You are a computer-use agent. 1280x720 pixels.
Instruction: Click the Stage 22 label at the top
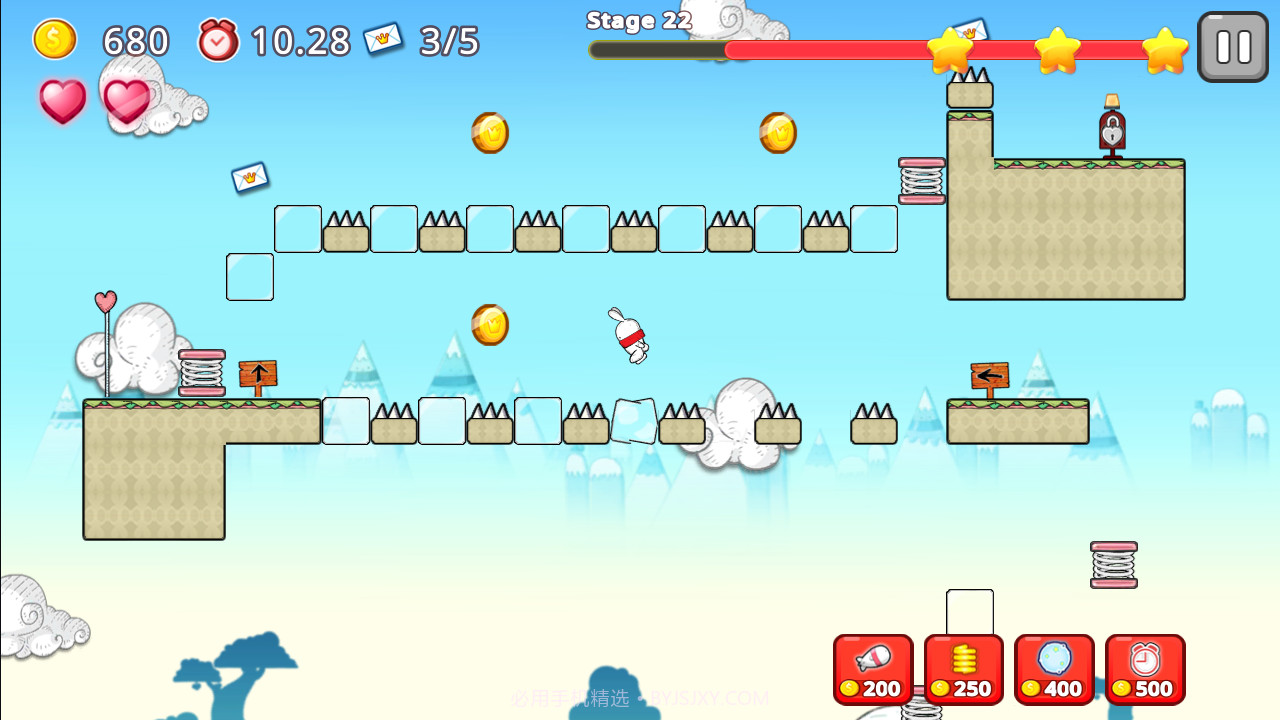point(638,20)
